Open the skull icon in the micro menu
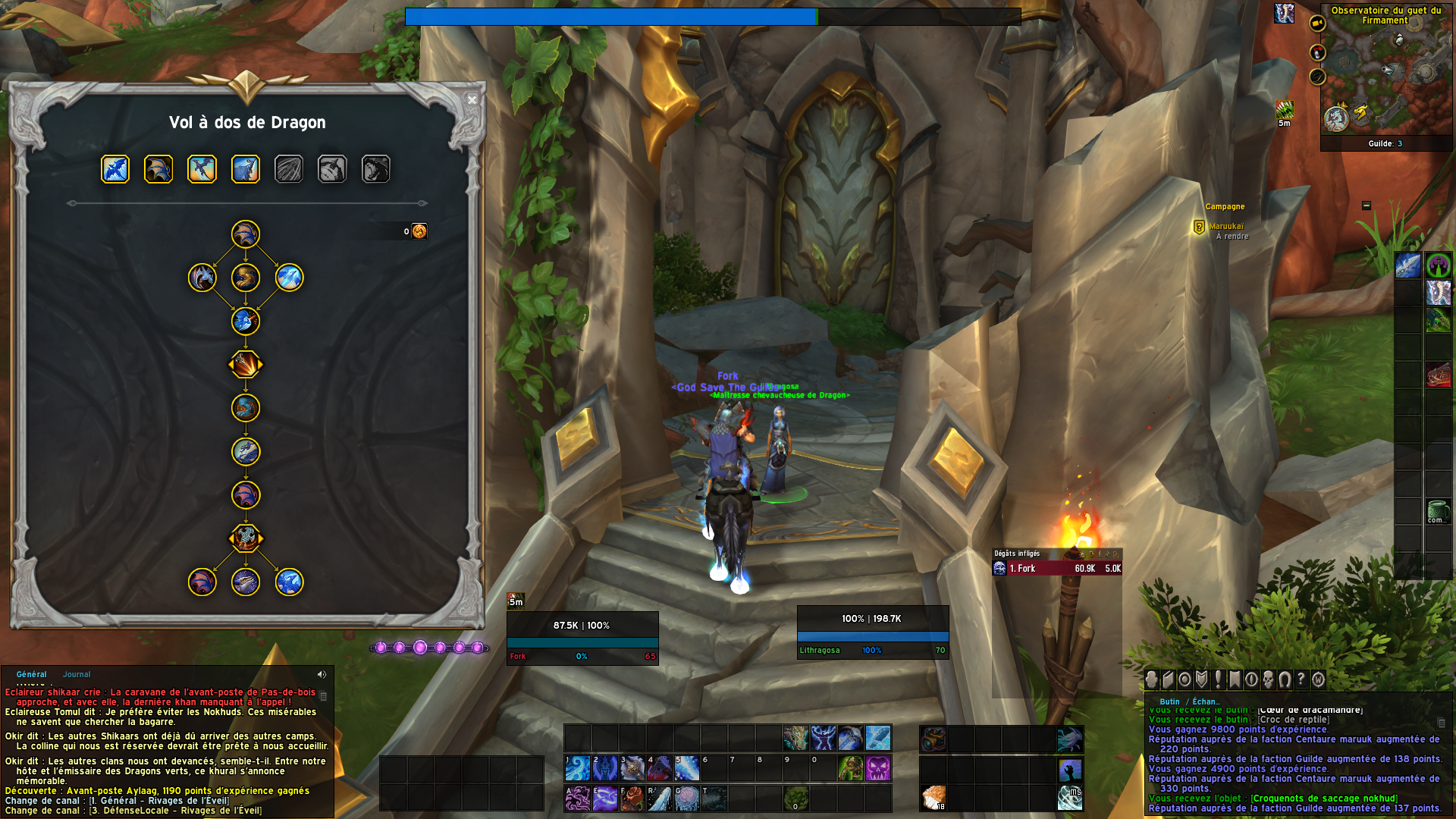The width and height of the screenshot is (1456, 819). pyautogui.click(x=1268, y=679)
